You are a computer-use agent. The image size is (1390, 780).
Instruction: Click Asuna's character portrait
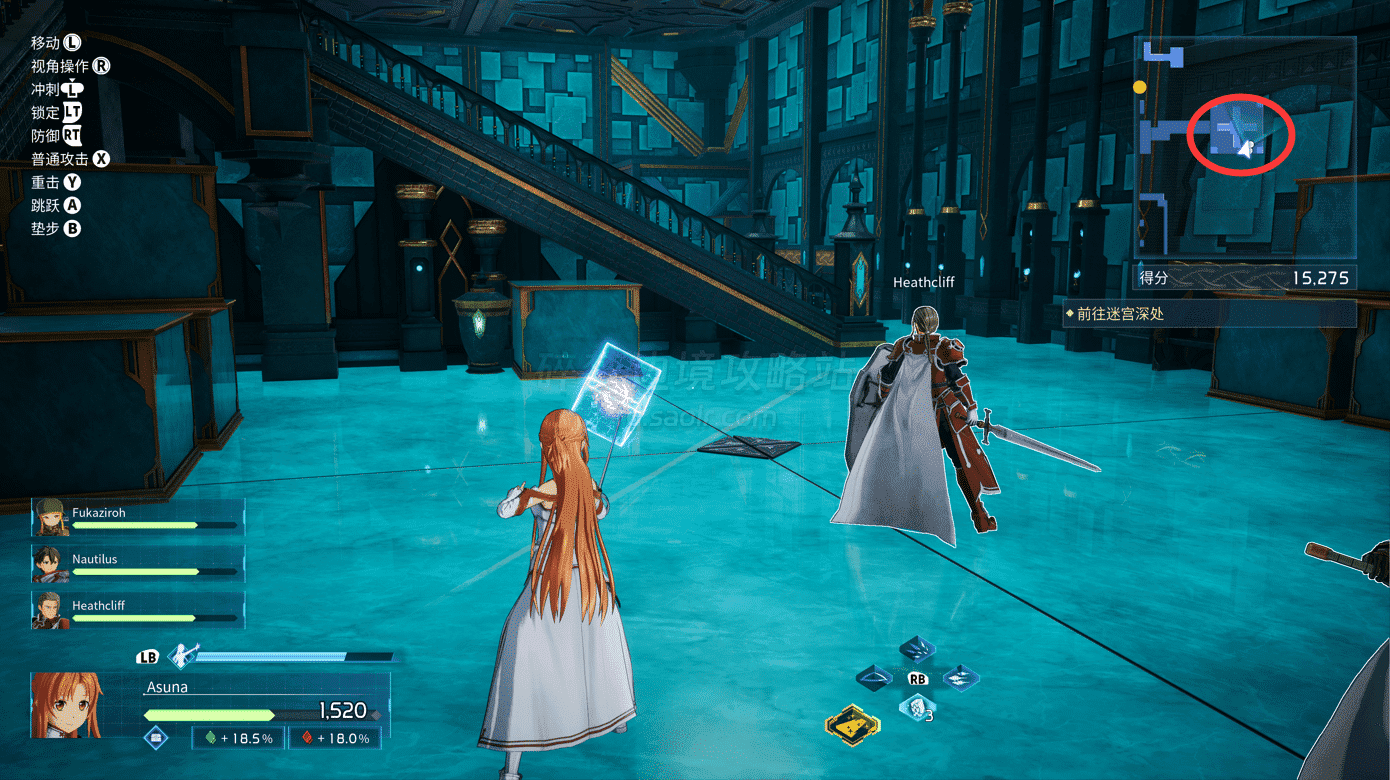[69, 704]
